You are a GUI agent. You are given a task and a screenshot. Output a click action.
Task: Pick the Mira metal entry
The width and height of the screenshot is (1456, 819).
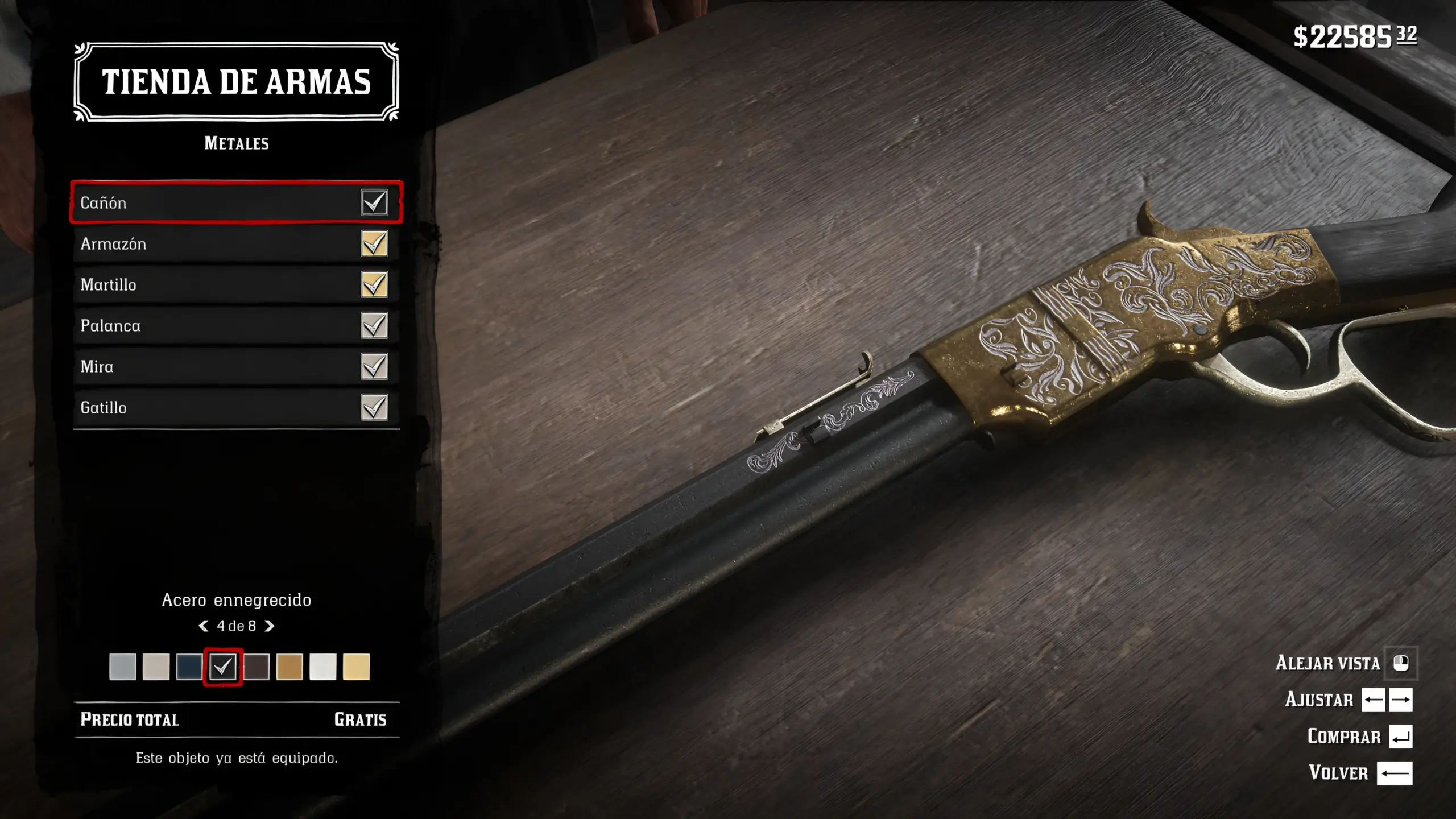tap(236, 366)
